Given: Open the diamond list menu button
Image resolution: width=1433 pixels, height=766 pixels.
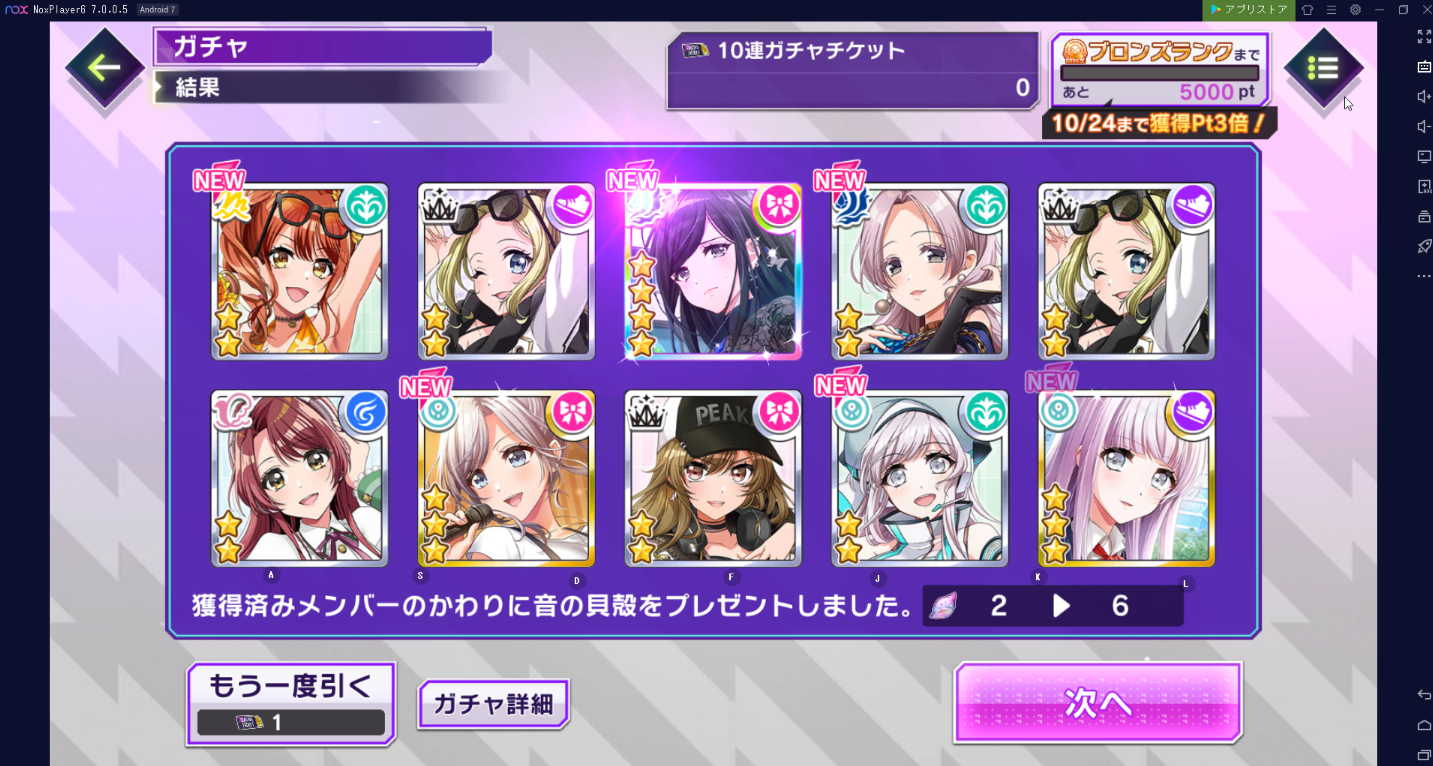Looking at the screenshot, I should click(x=1322, y=68).
